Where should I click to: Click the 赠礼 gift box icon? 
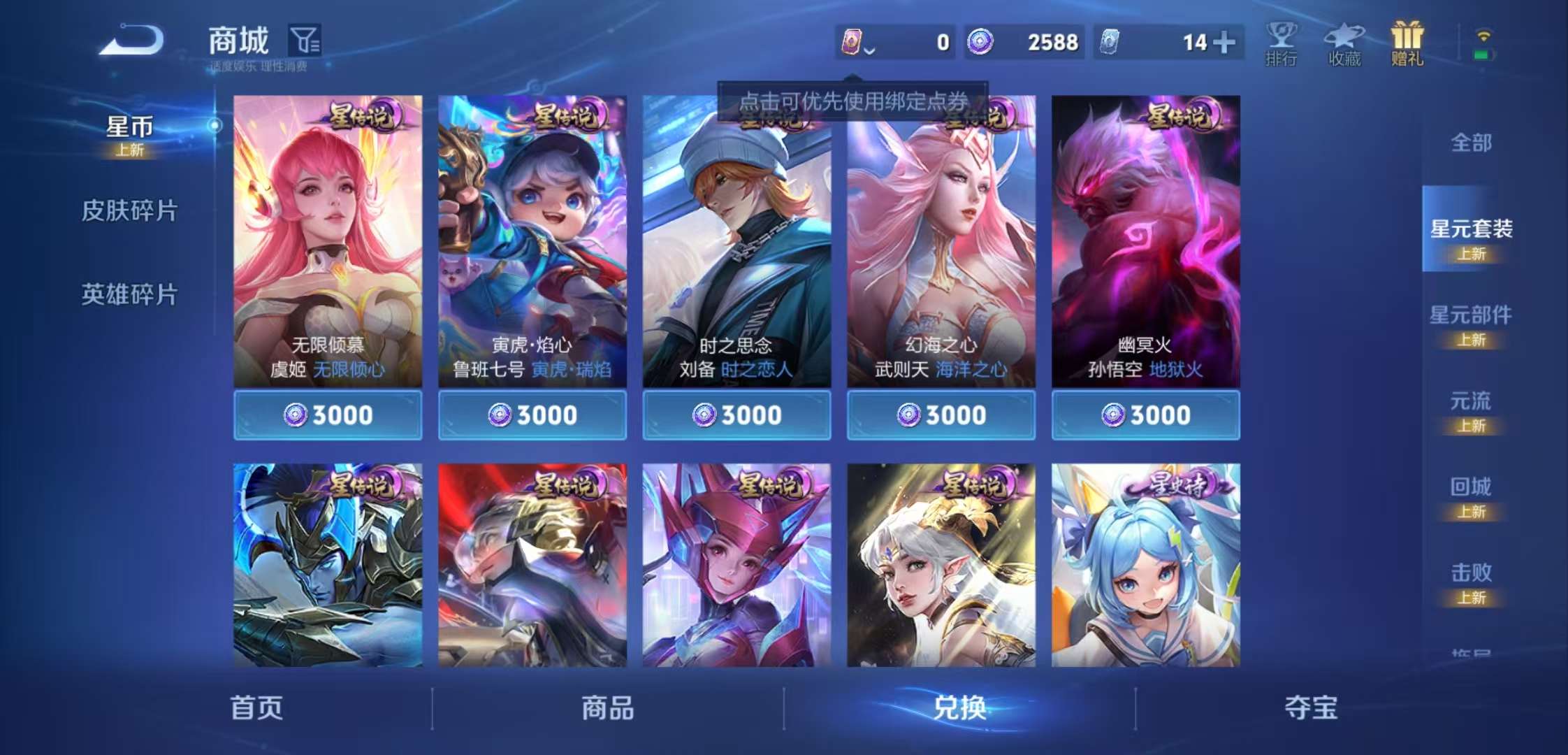pos(1407,42)
